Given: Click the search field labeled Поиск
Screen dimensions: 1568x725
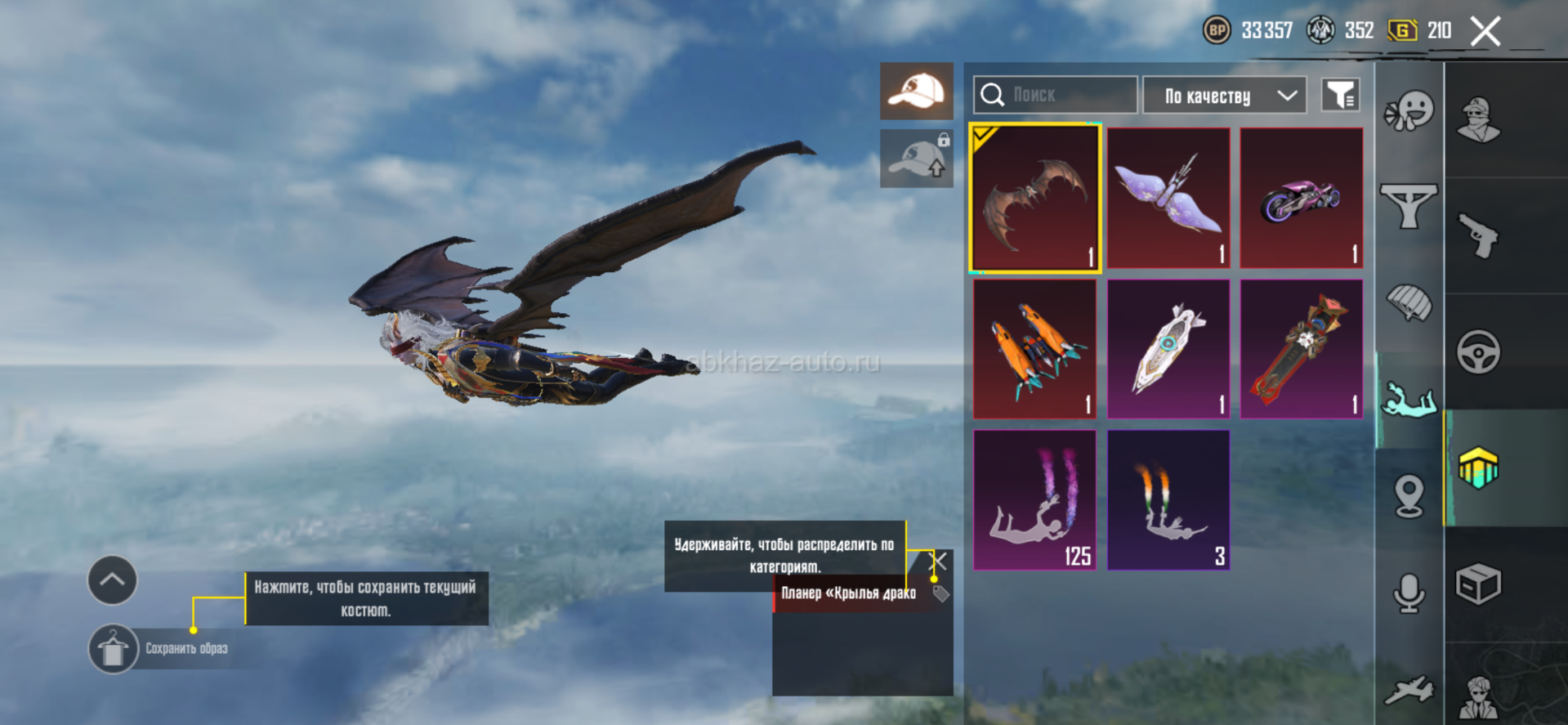Looking at the screenshot, I should [1055, 96].
